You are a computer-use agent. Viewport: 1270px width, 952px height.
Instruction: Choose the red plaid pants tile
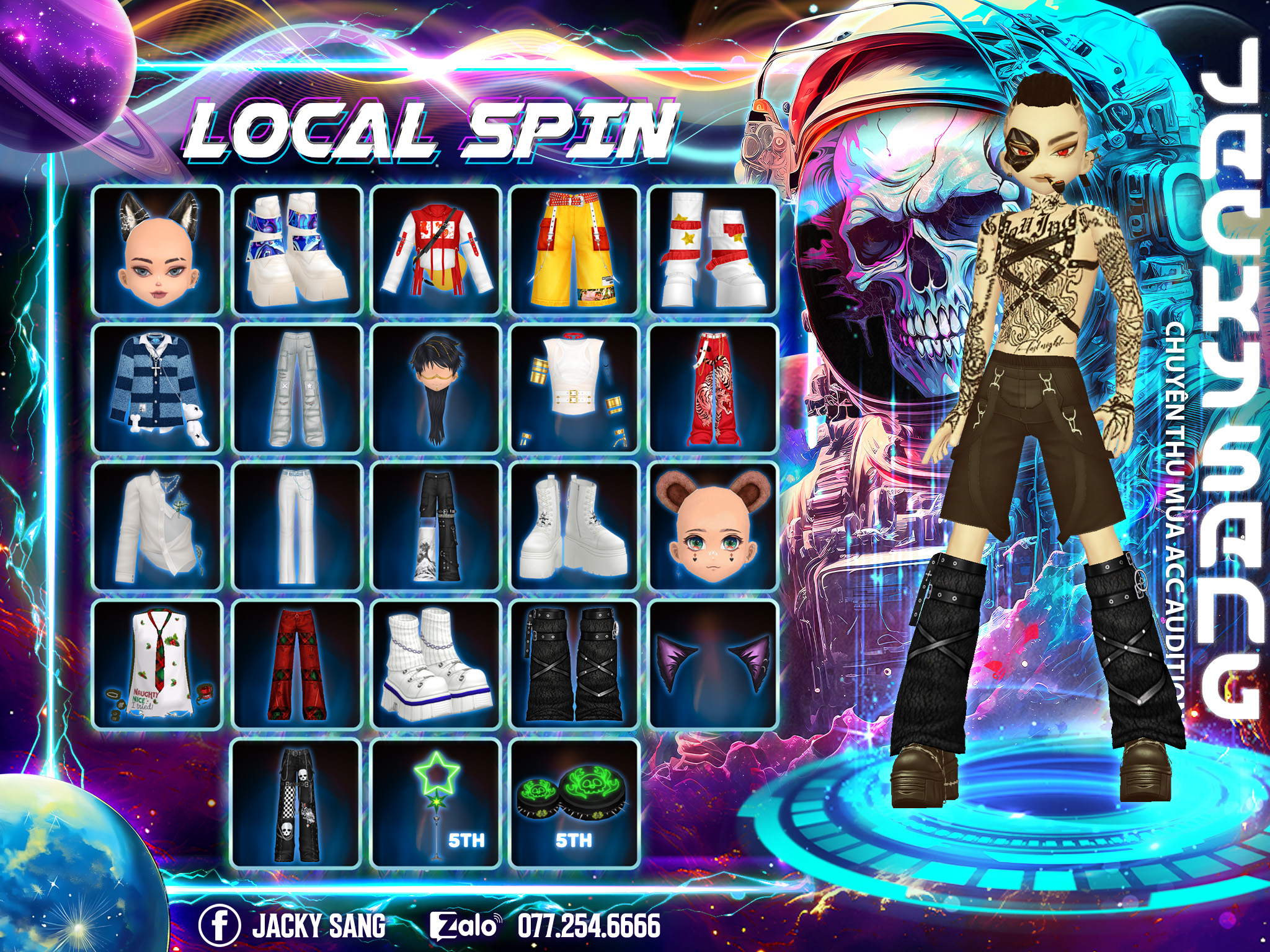(297, 665)
